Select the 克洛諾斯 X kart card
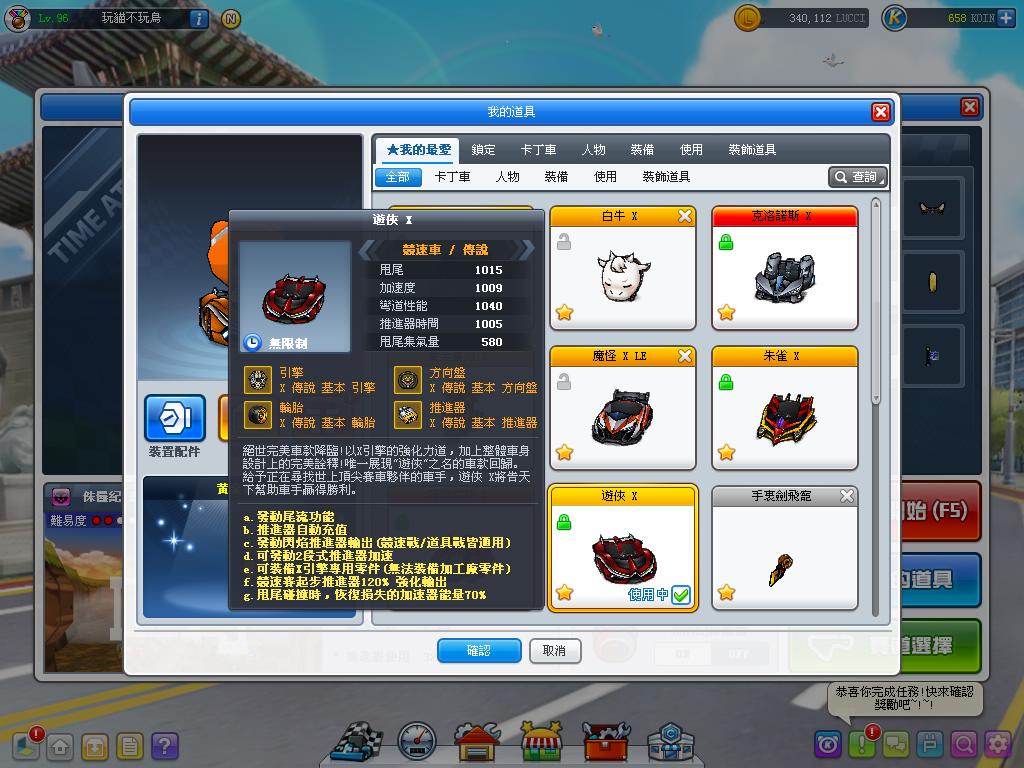This screenshot has height=768, width=1024. [x=784, y=276]
